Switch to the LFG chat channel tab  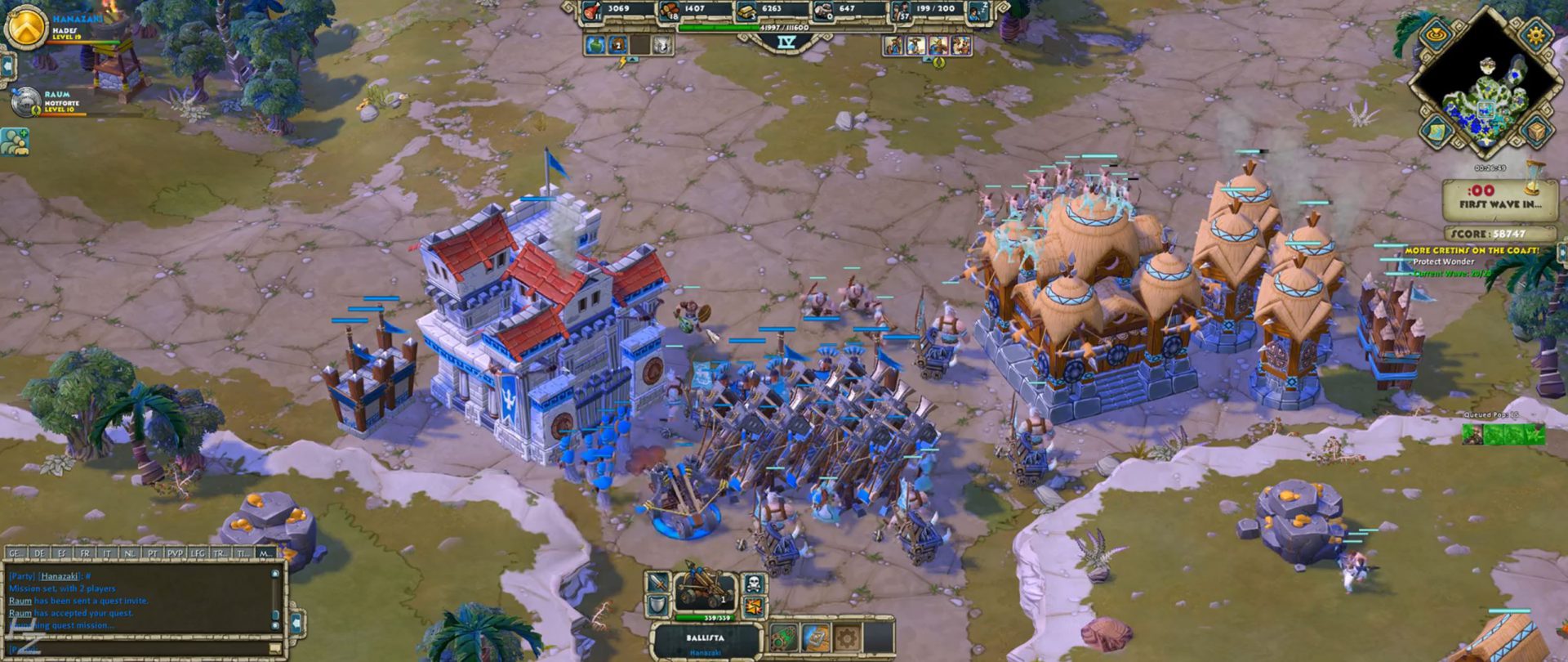pos(198,553)
